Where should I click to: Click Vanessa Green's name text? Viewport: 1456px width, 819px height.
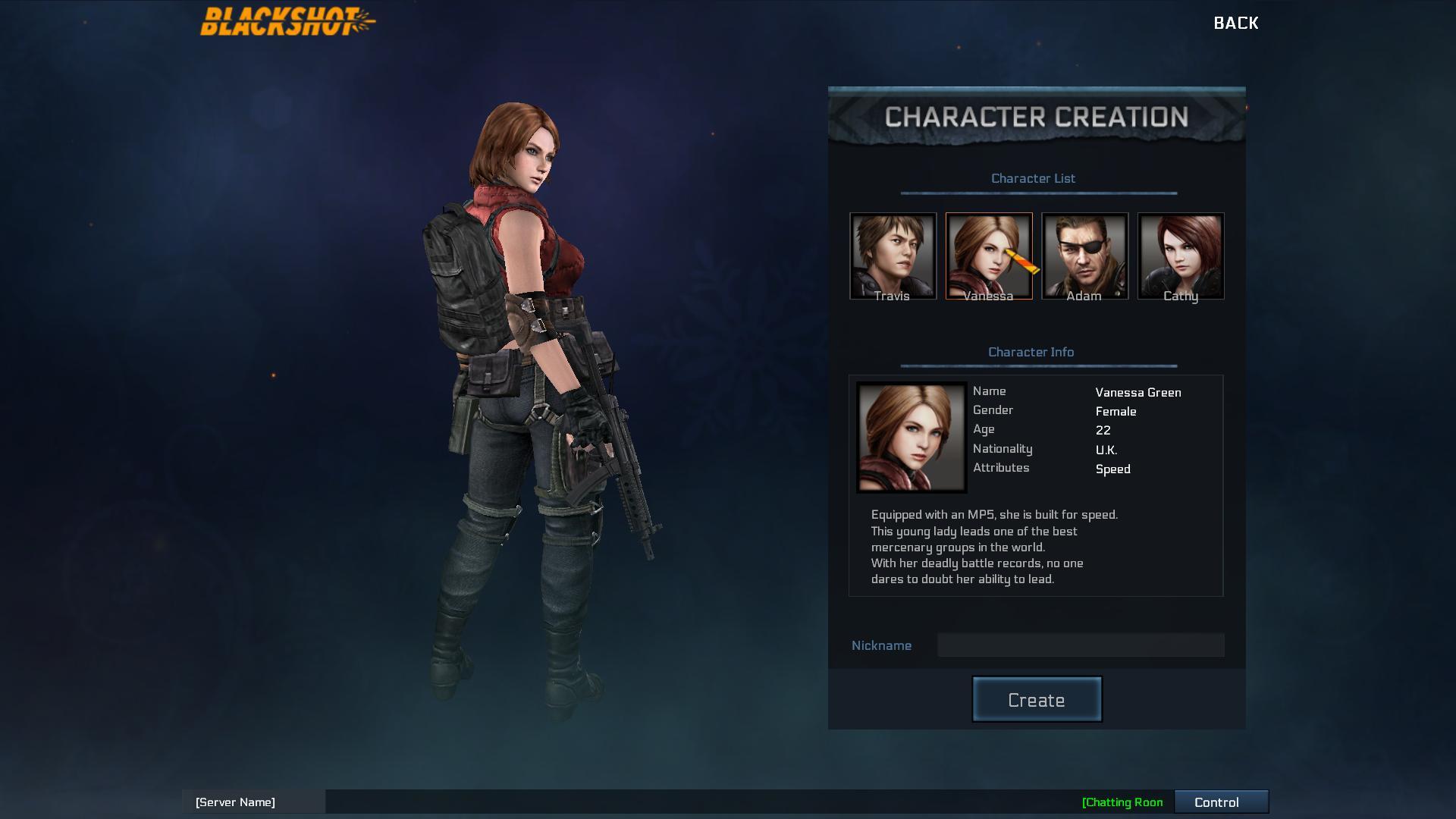[1138, 392]
